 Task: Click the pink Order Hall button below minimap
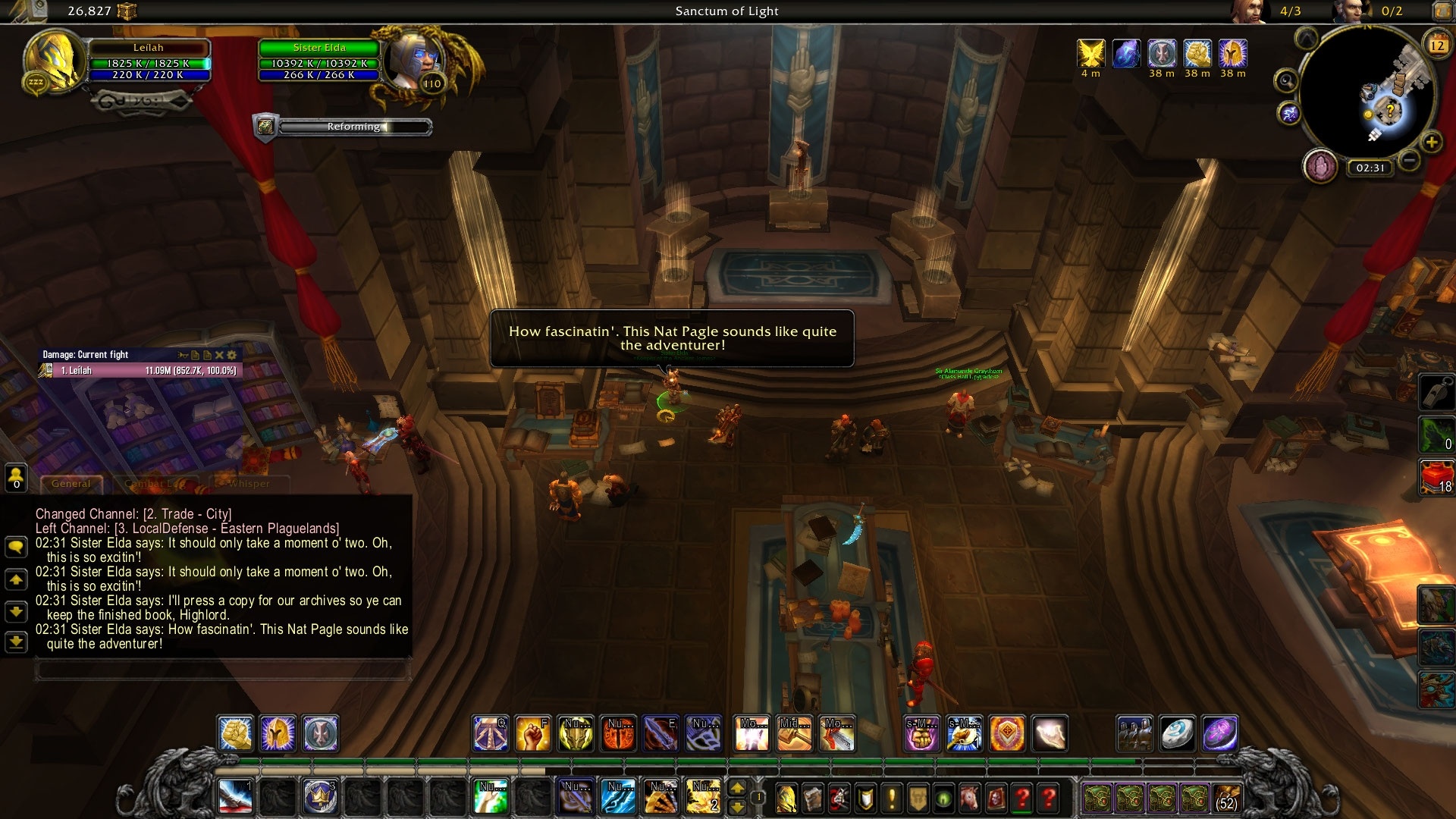1319,166
